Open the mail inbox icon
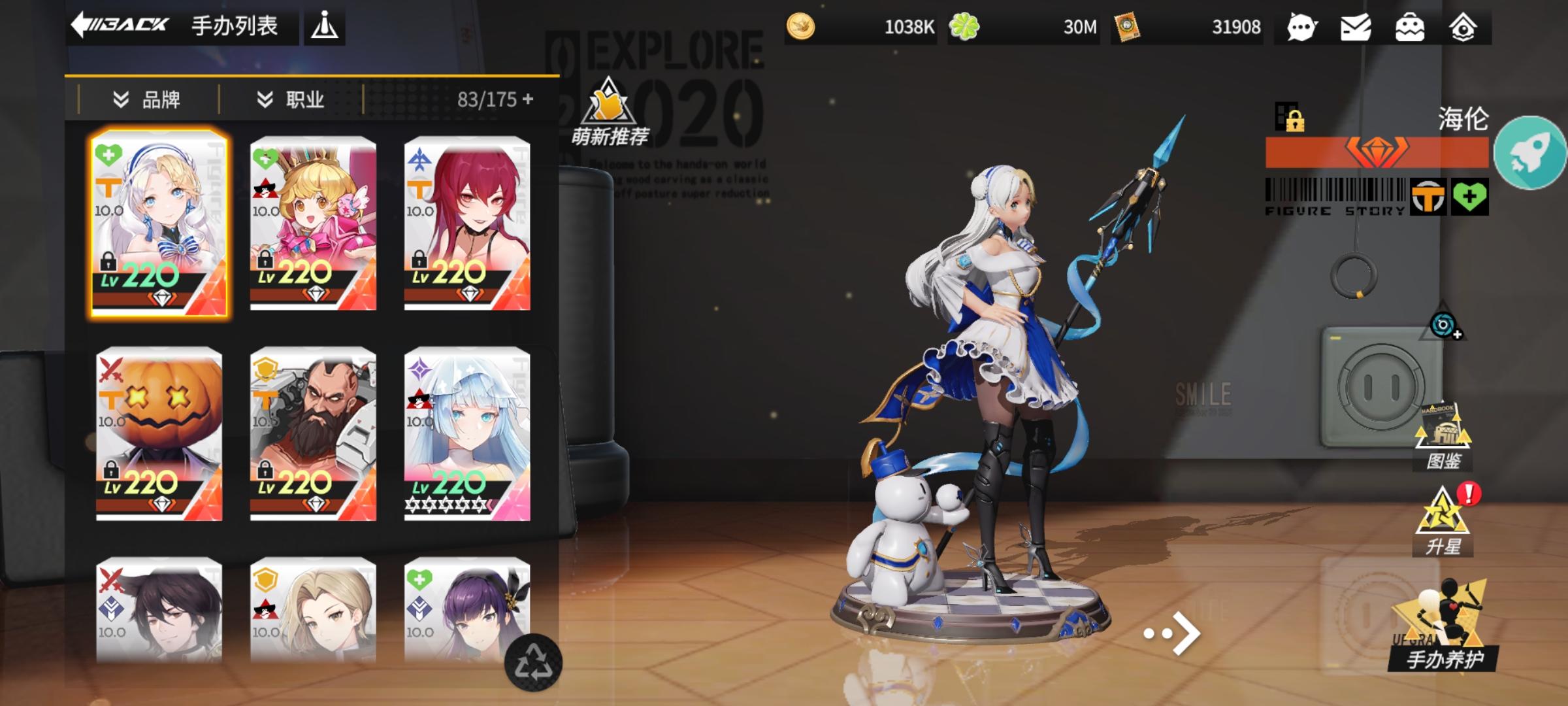The image size is (1568, 706). point(1357,27)
